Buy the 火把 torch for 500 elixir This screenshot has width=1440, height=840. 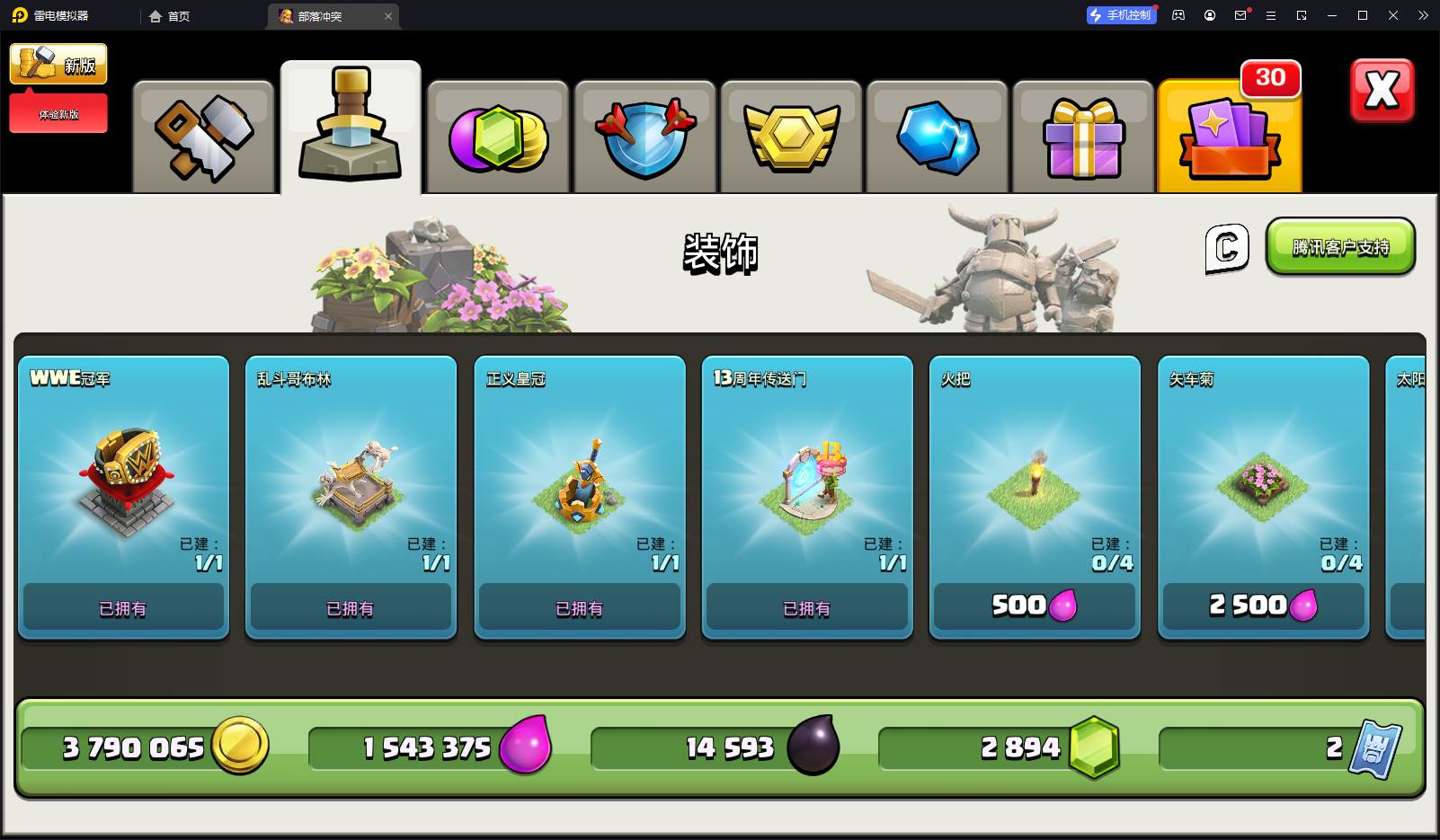1035,606
